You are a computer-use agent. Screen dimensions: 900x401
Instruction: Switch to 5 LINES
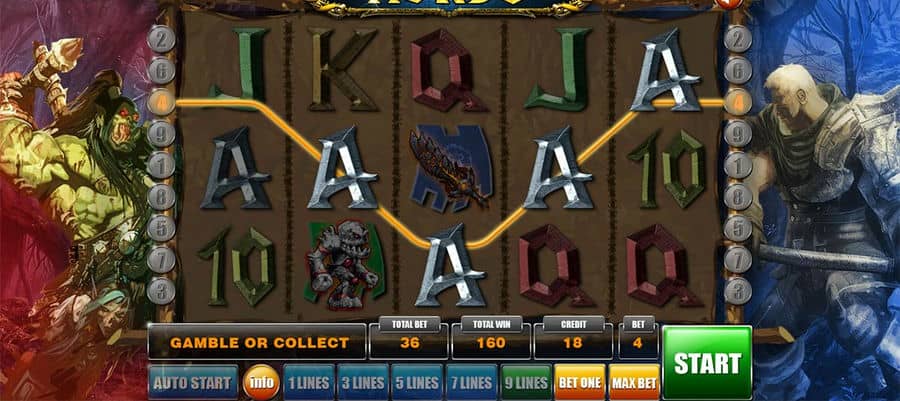pyautogui.click(x=416, y=382)
